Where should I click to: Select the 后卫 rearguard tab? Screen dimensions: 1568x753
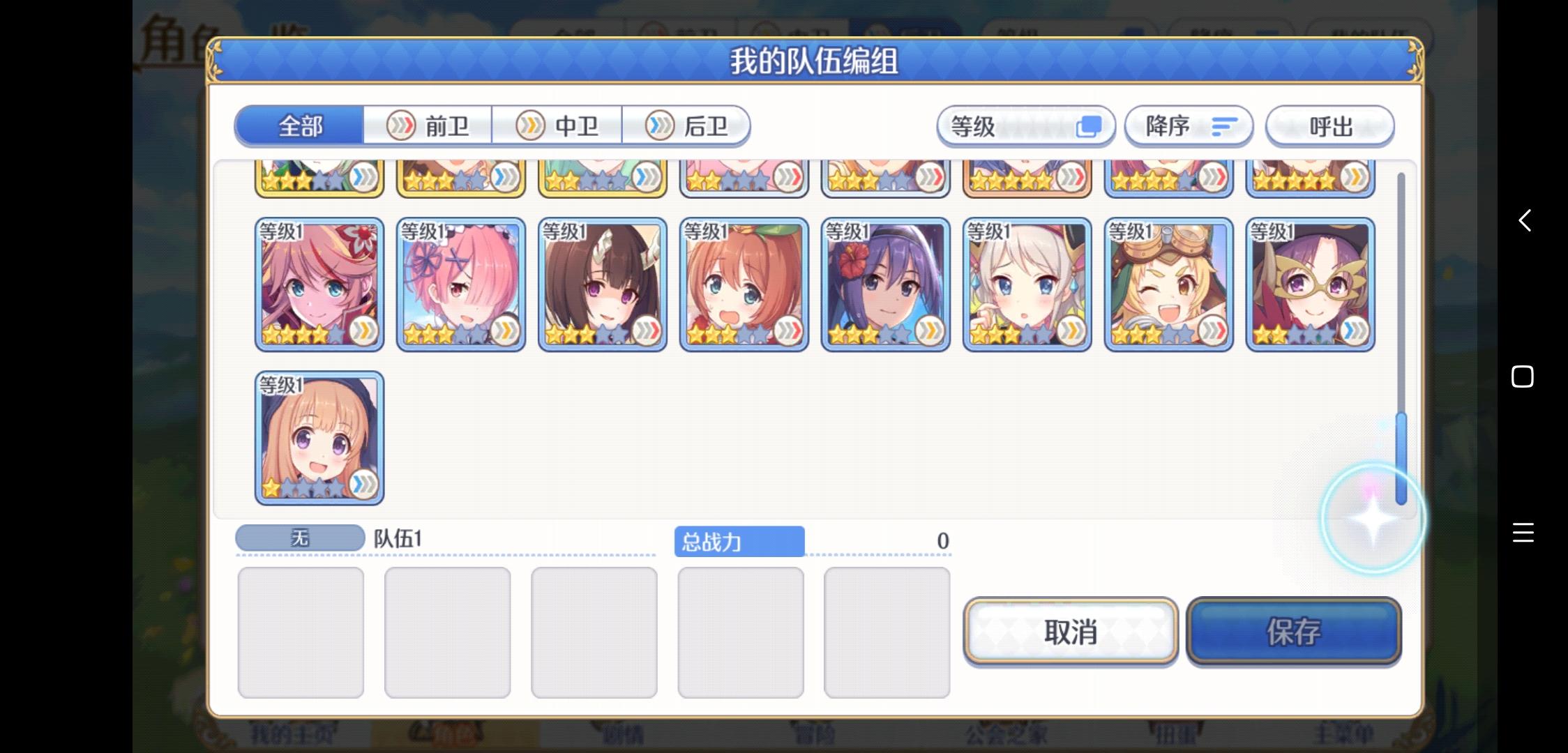click(x=687, y=125)
